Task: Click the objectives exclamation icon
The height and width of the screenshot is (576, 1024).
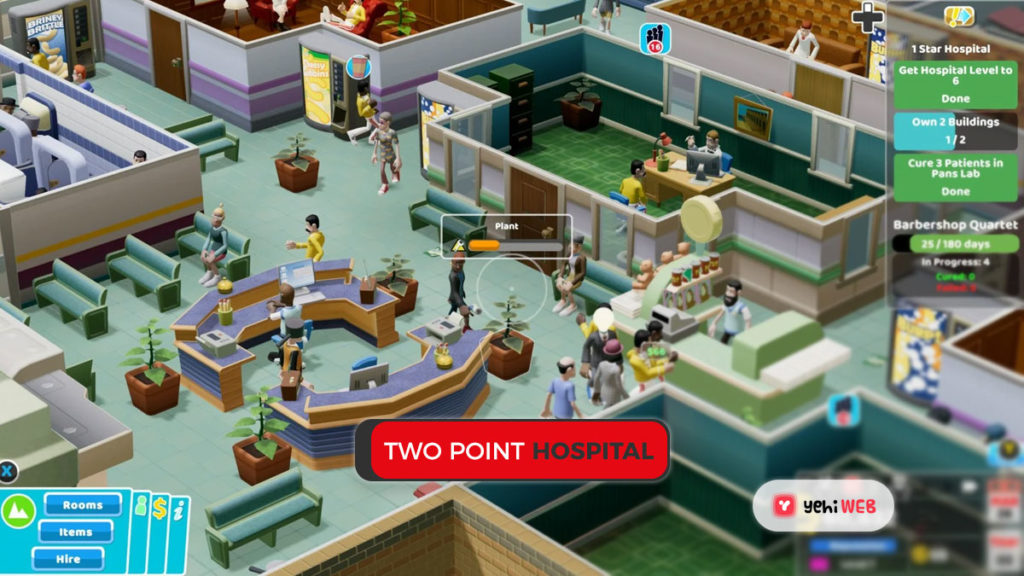Action: point(959,16)
